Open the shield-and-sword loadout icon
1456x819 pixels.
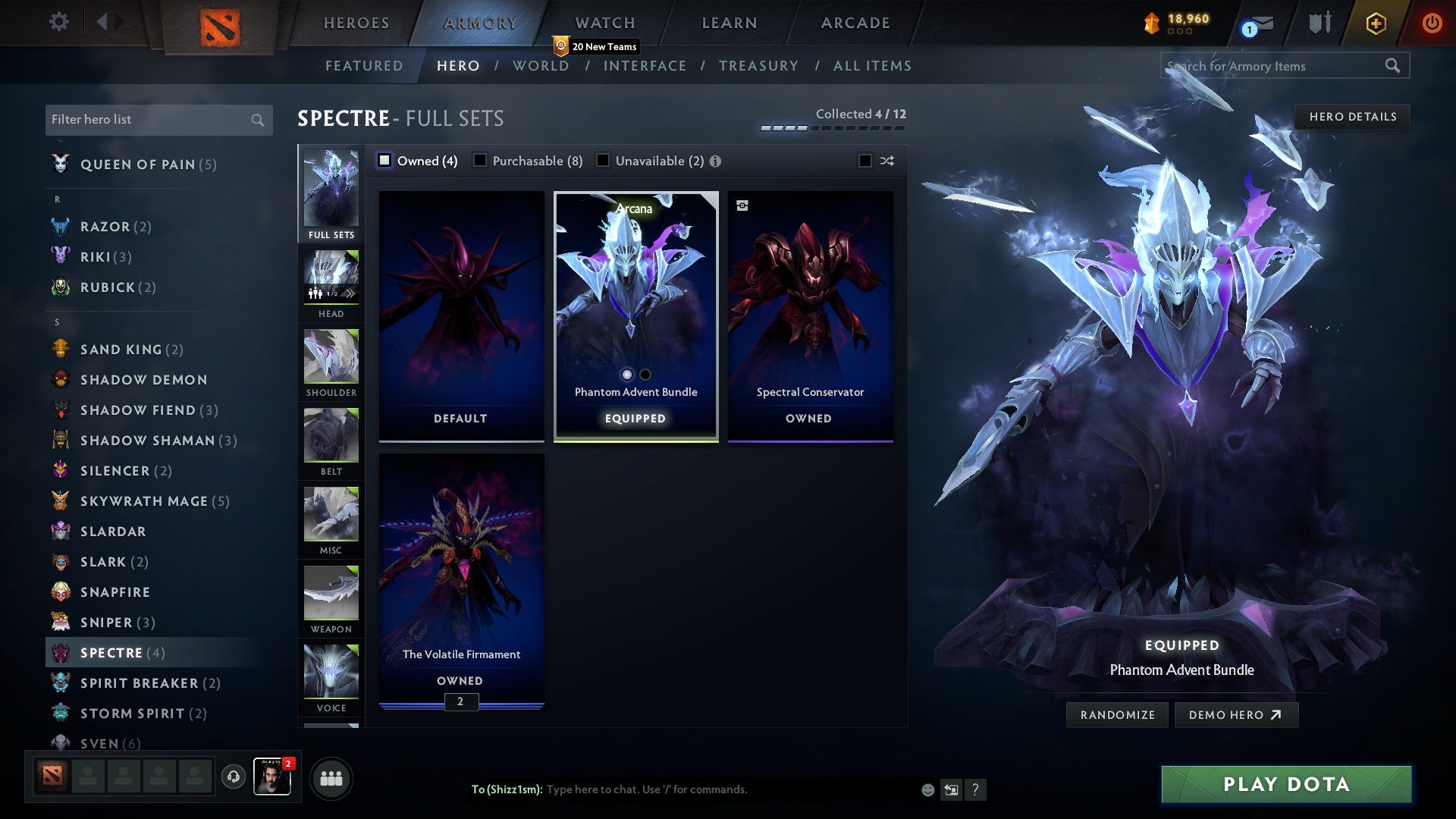point(1319,23)
